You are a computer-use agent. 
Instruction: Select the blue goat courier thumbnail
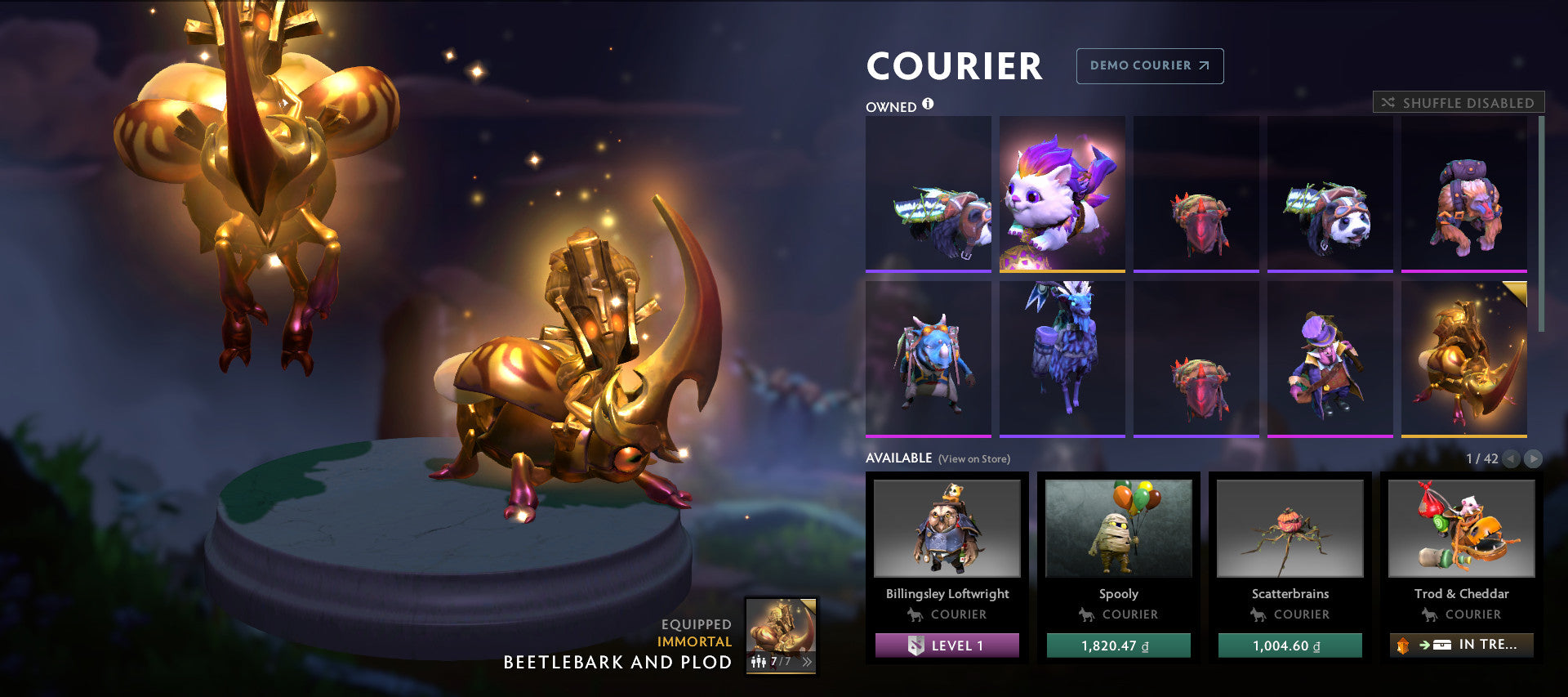tap(1062, 357)
